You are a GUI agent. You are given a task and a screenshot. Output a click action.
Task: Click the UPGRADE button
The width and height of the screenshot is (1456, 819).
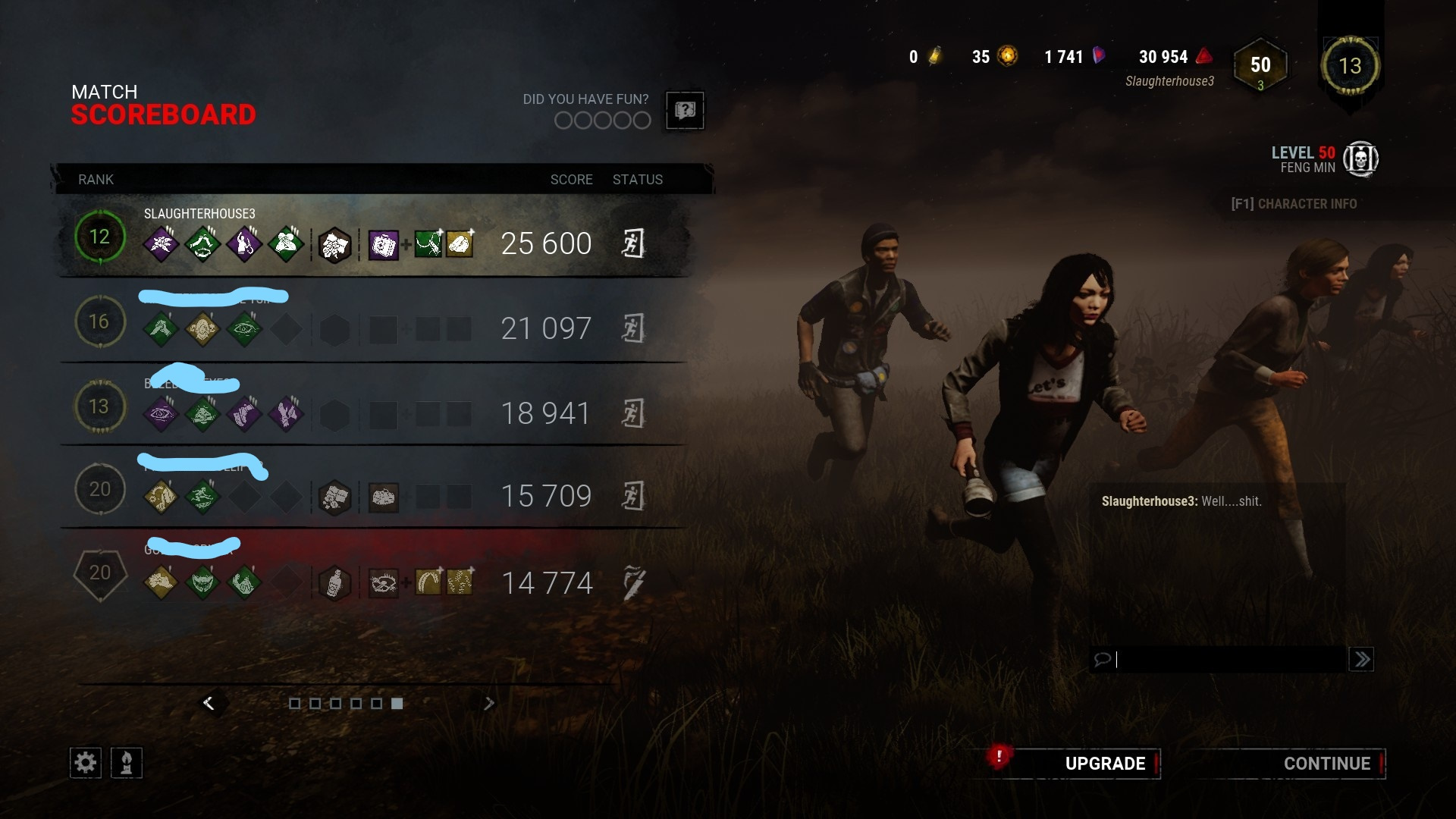tap(1105, 764)
